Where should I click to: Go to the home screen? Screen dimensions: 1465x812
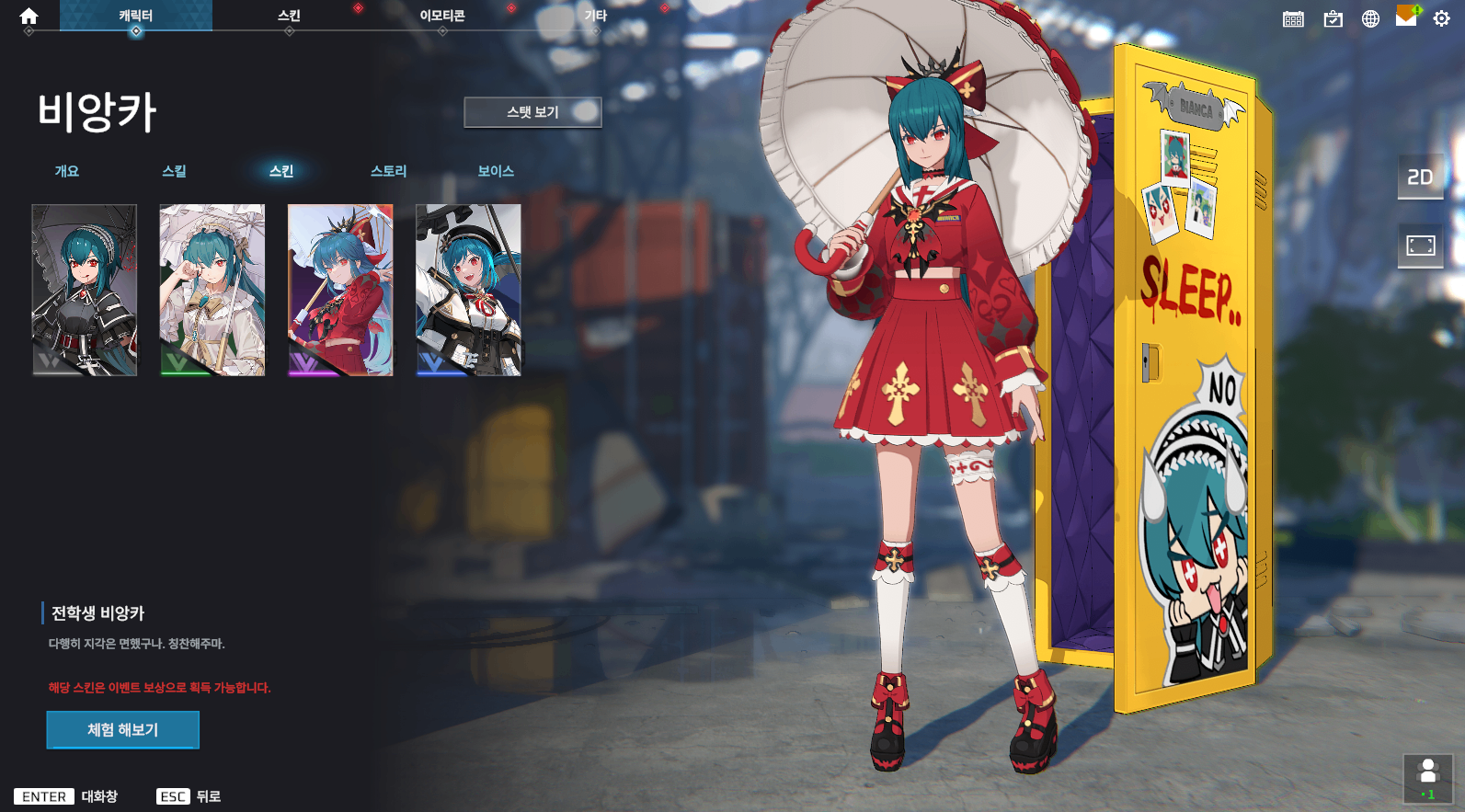(x=29, y=16)
